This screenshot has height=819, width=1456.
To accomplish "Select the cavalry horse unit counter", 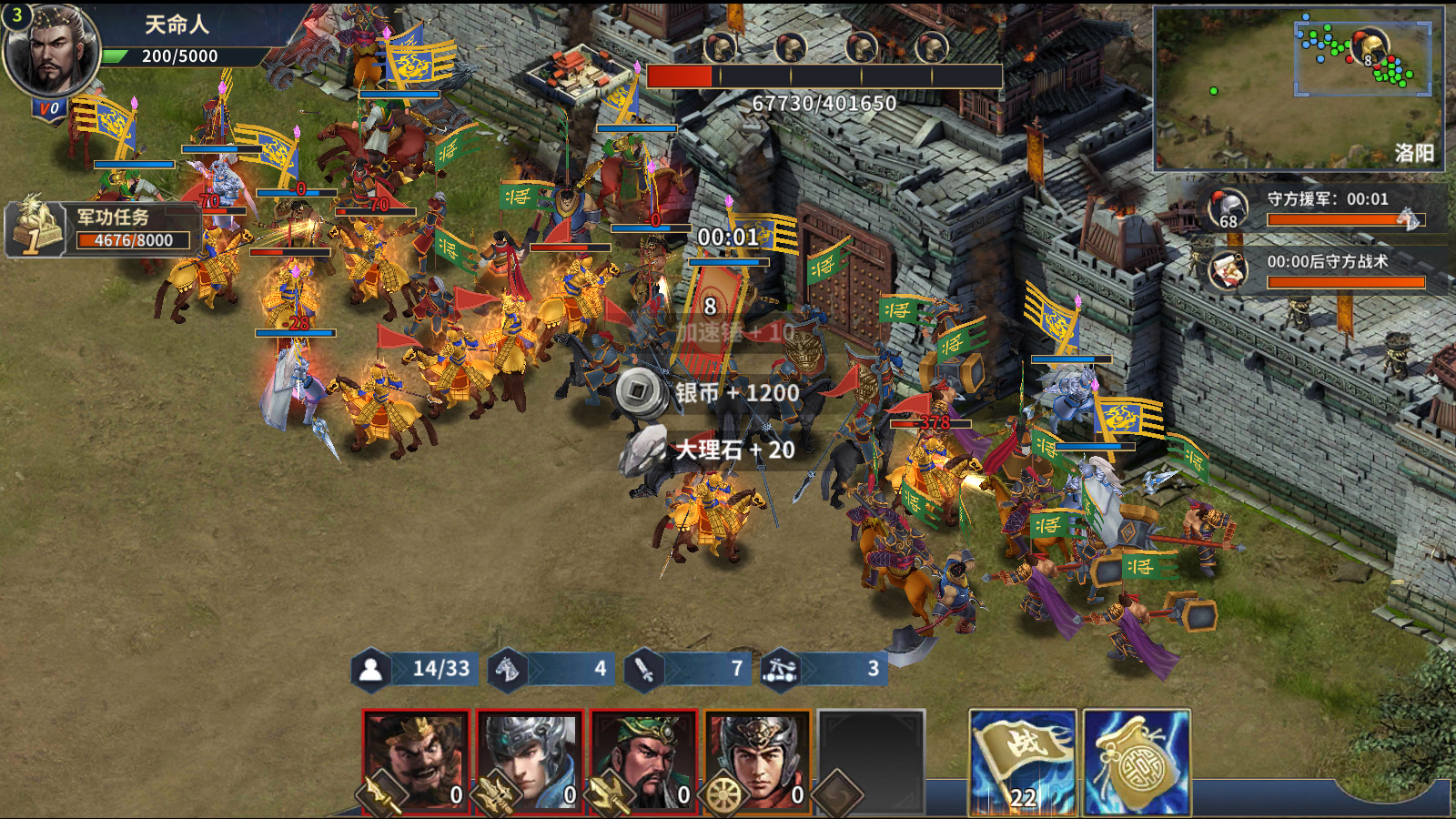I will [551, 670].
